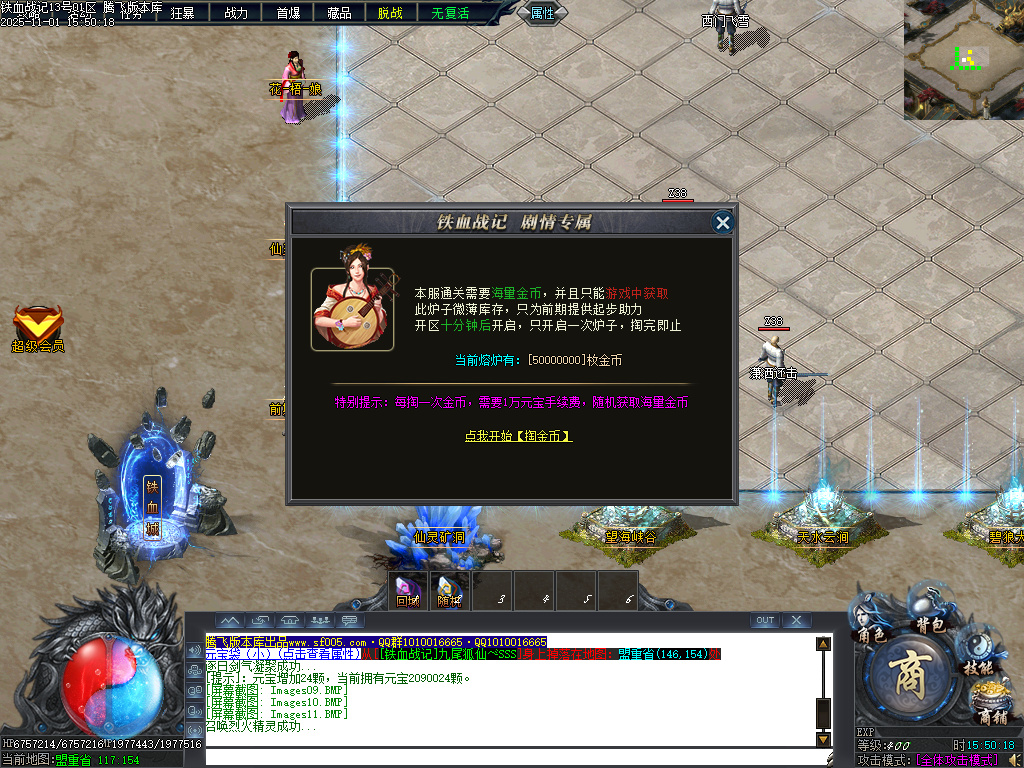
Task: Open the 藏品 menu
Action: click(x=339, y=13)
